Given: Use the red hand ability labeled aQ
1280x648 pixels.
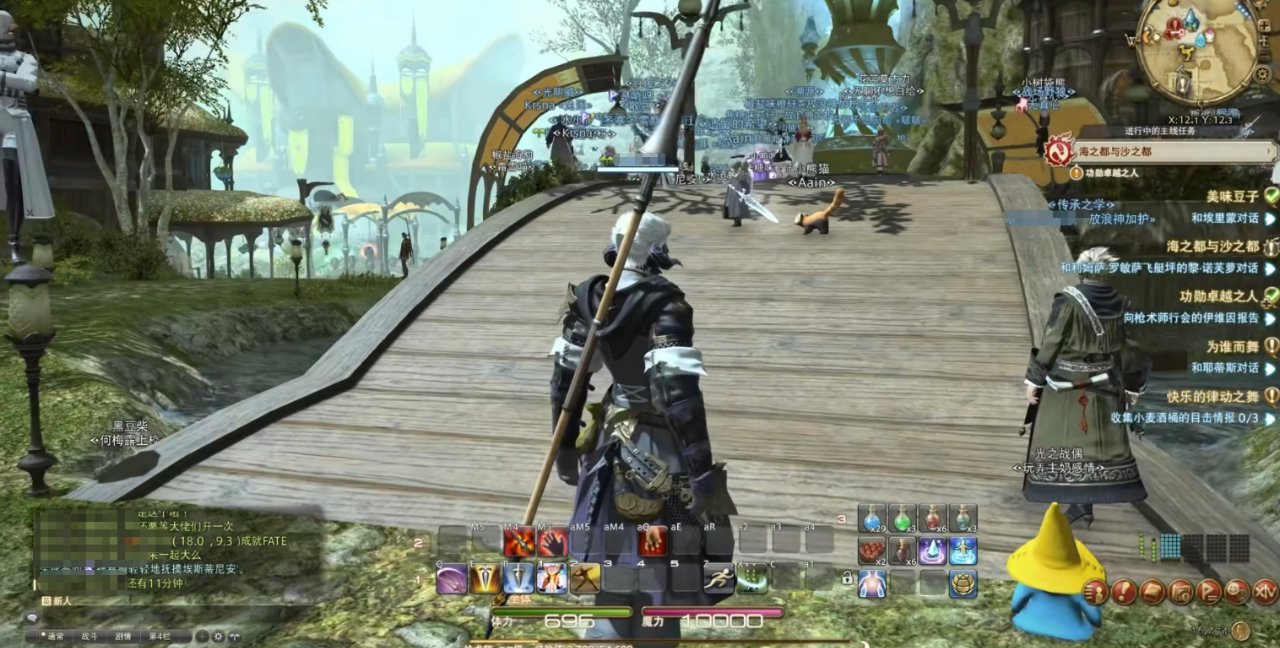Looking at the screenshot, I should [653, 542].
